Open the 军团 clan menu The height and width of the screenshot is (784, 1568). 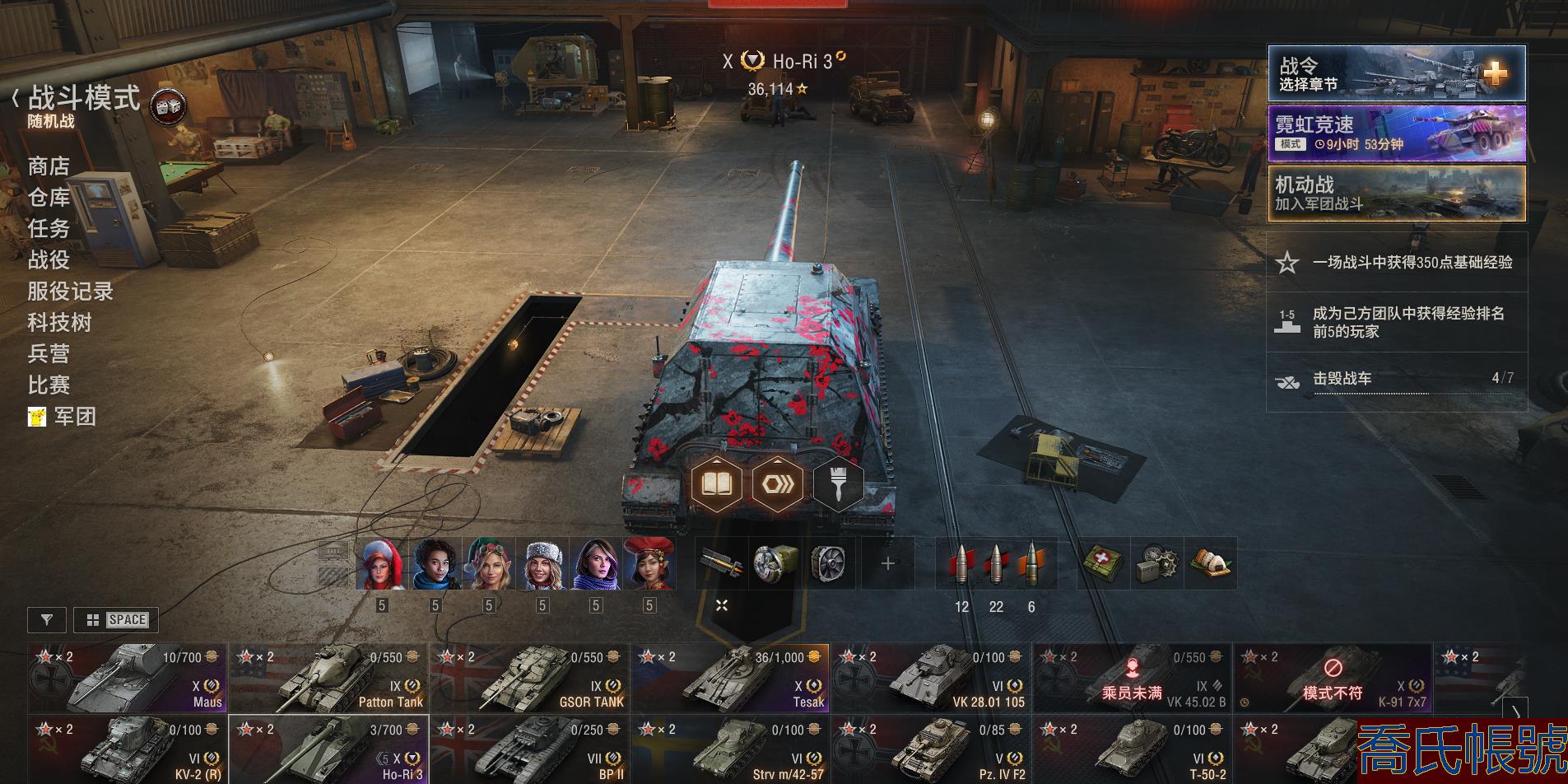(x=74, y=417)
